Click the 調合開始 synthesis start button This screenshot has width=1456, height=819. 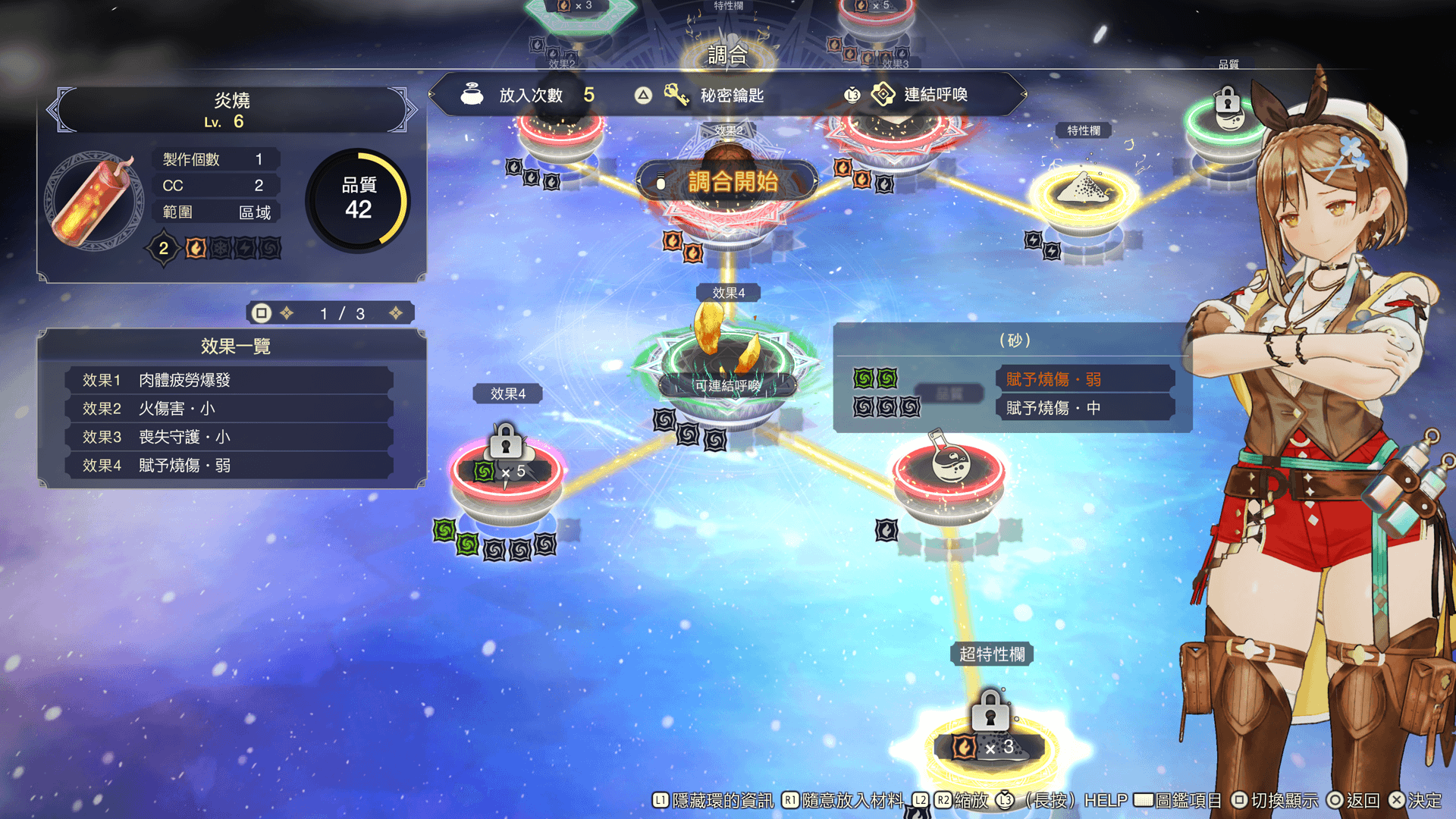728,182
